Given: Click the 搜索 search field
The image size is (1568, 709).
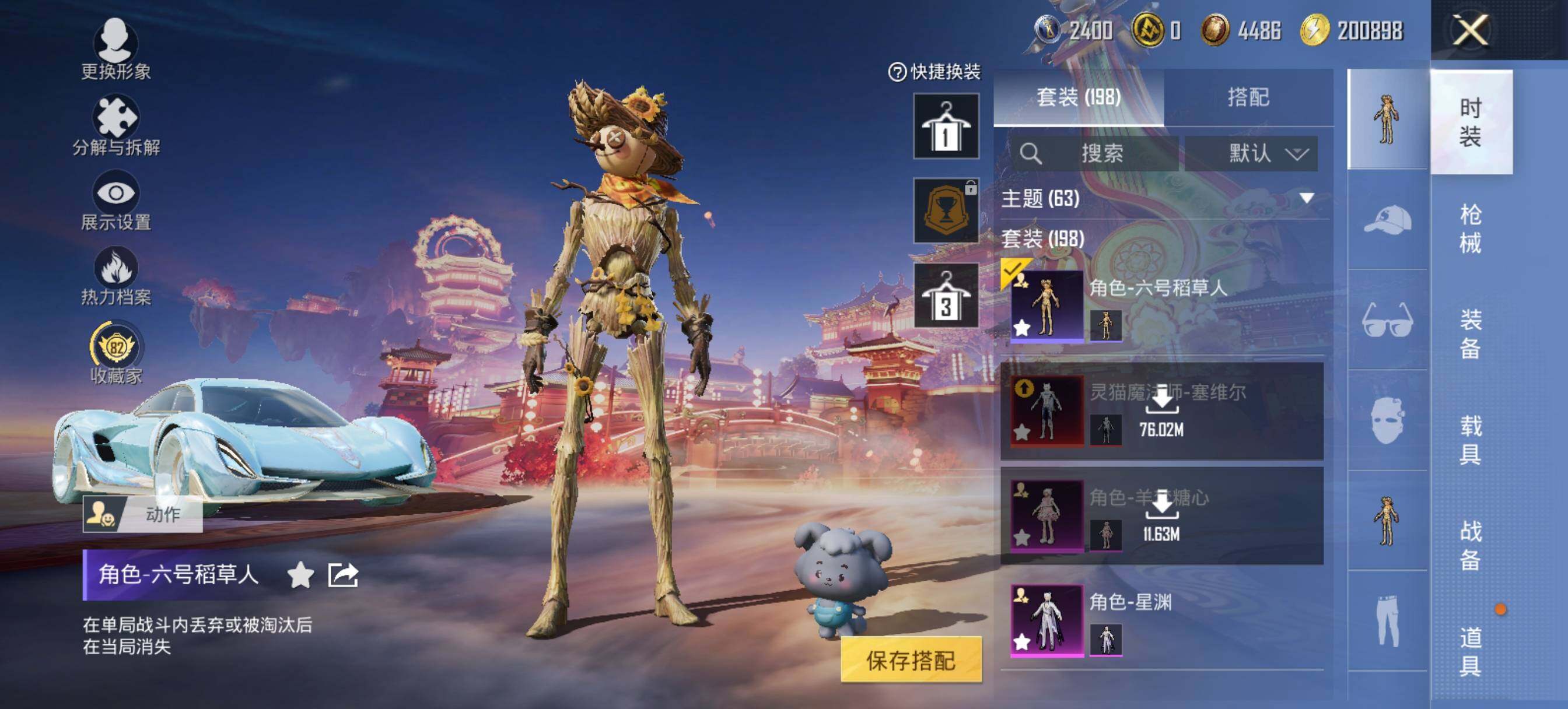Looking at the screenshot, I should coord(1095,153).
